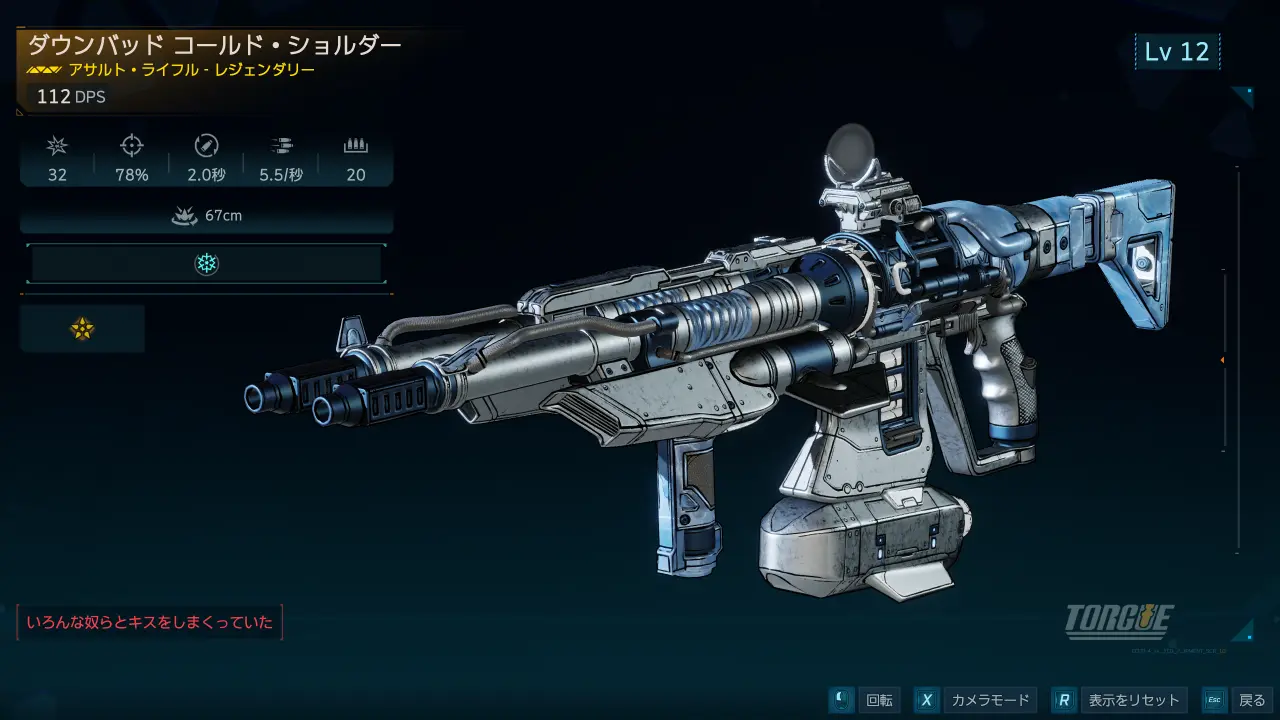
Task: Select the gold star legendary perk icon
Action: (x=82, y=329)
